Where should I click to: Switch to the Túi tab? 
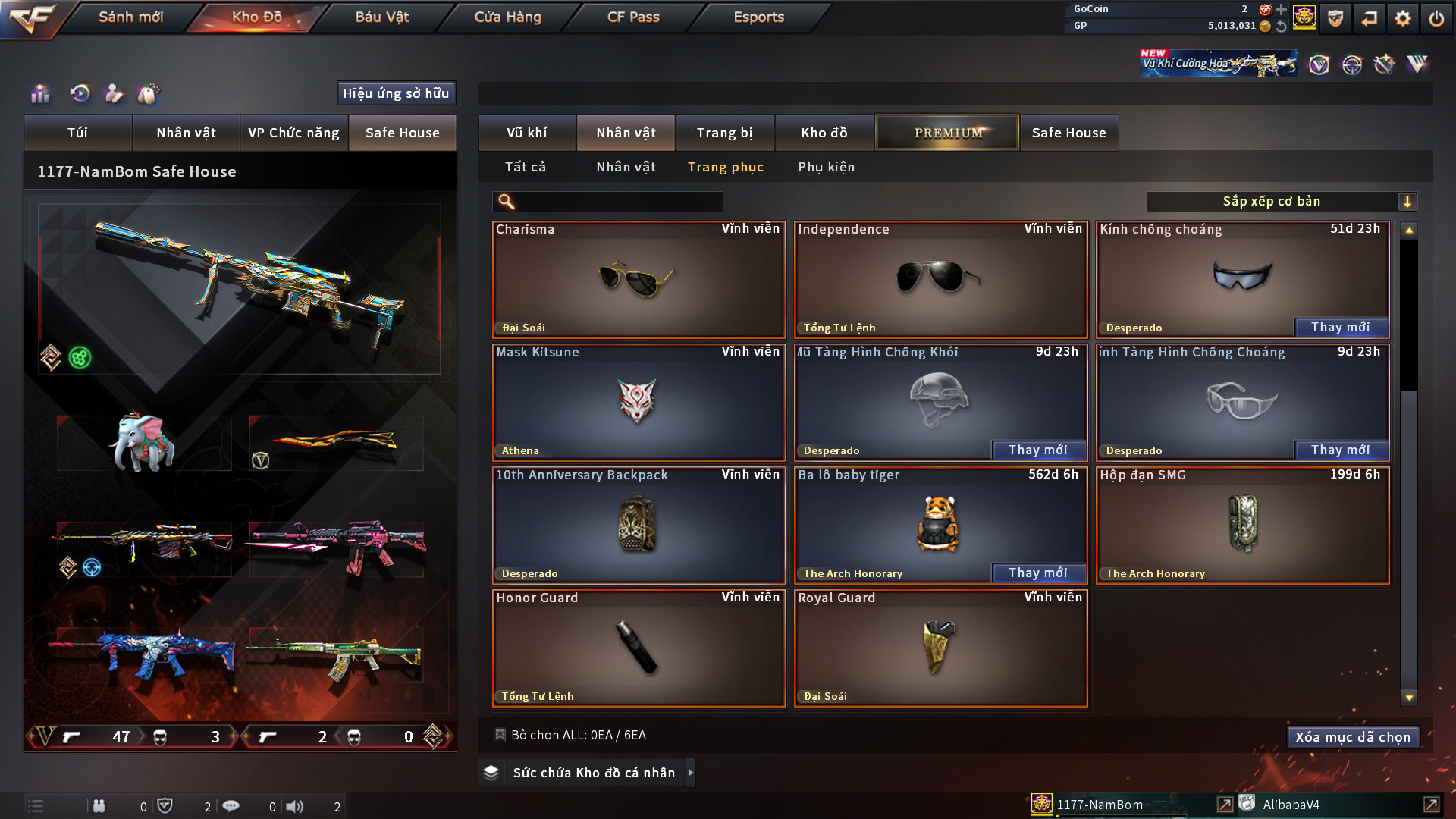[77, 133]
